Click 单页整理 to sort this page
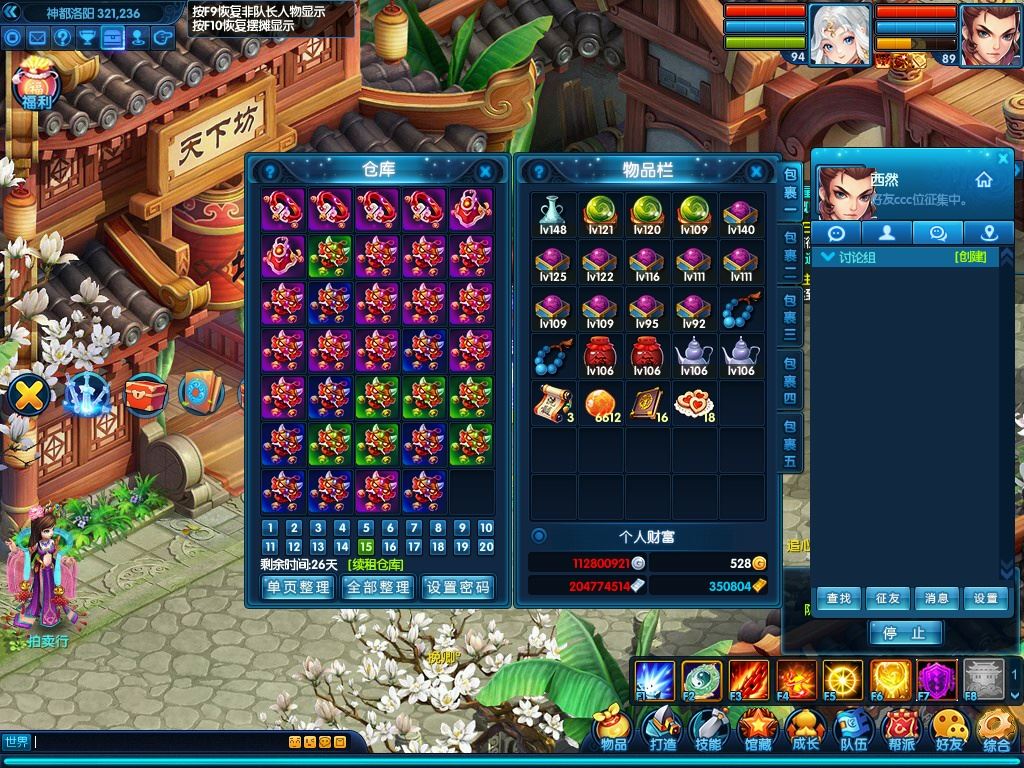 [297, 588]
